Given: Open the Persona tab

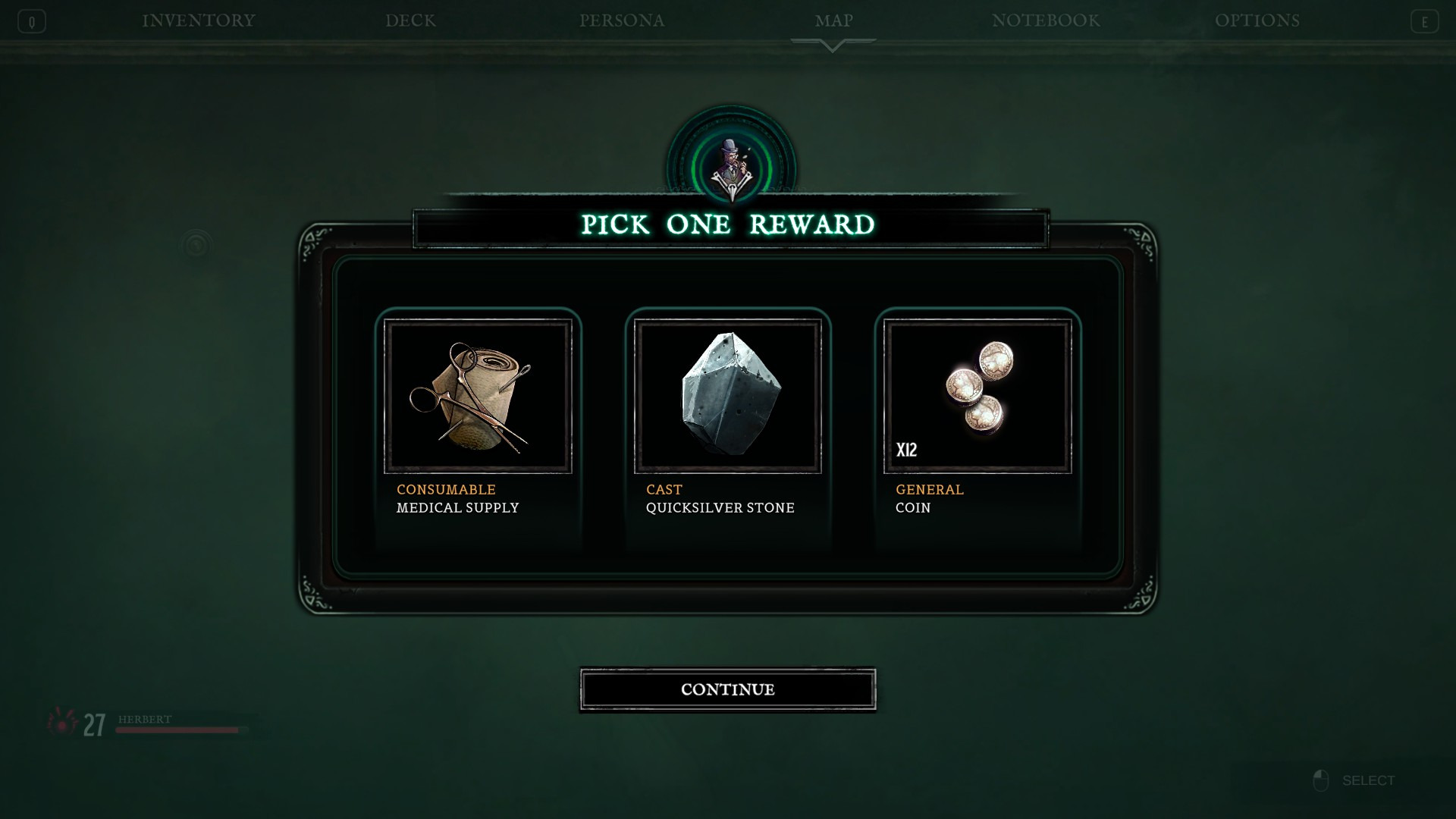Looking at the screenshot, I should (x=622, y=20).
